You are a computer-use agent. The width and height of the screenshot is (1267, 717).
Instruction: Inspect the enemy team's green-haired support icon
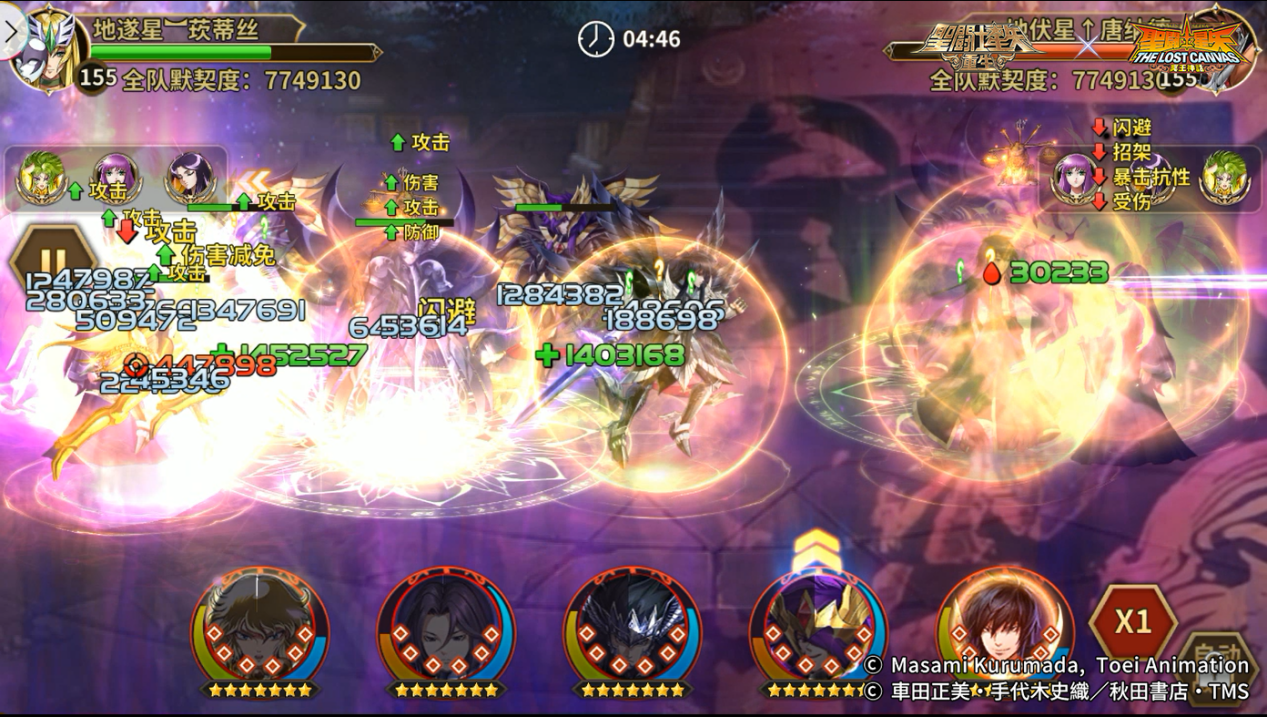[1222, 174]
